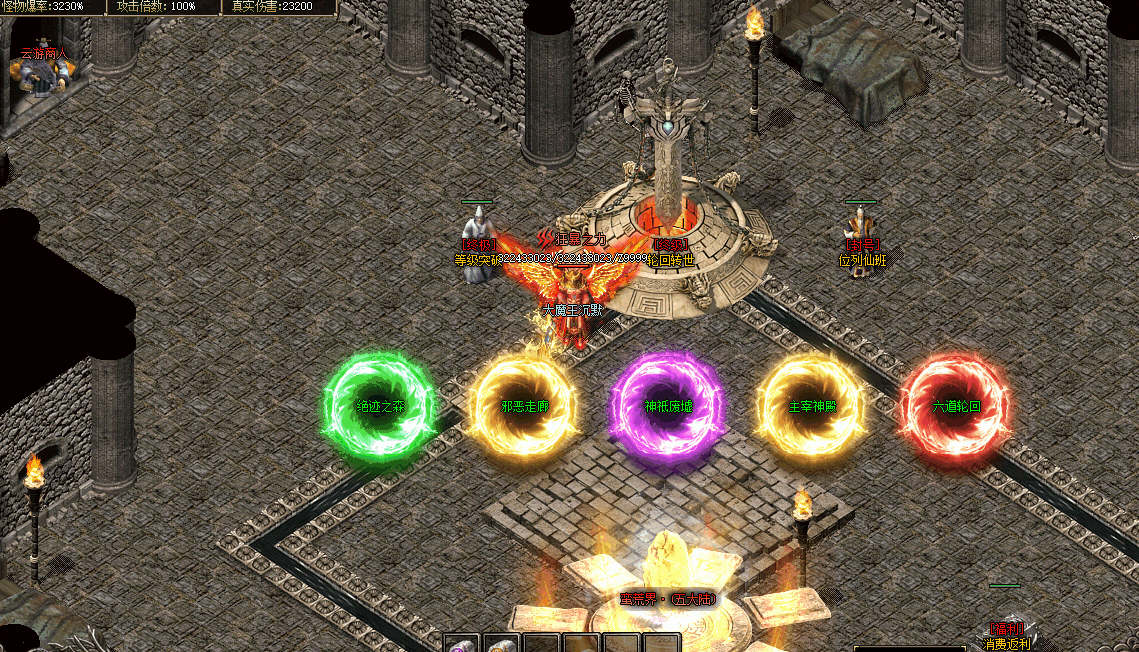Enter the red 六道轮回 portal
Viewport: 1139px width, 652px height.
(955, 407)
